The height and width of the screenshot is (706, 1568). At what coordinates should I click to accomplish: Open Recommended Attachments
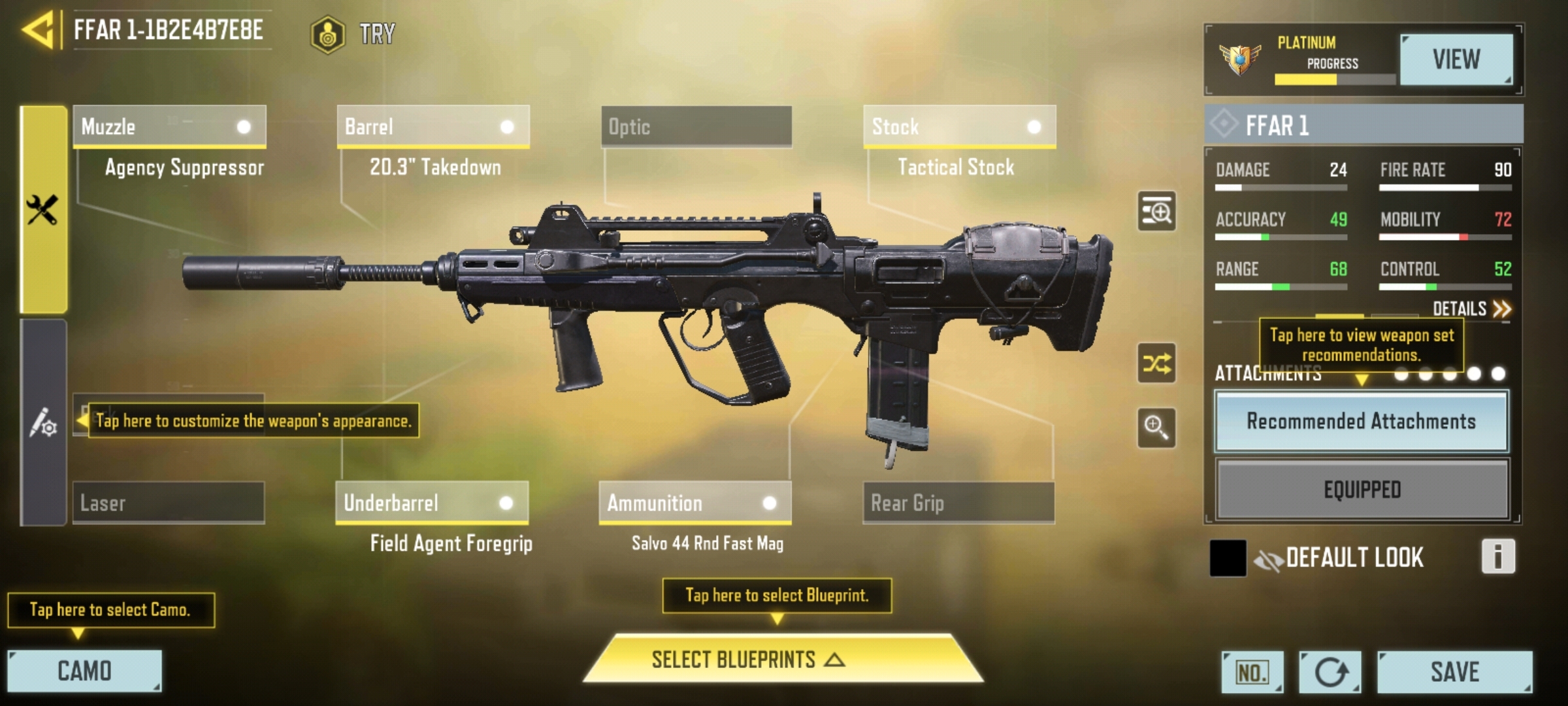click(1361, 422)
